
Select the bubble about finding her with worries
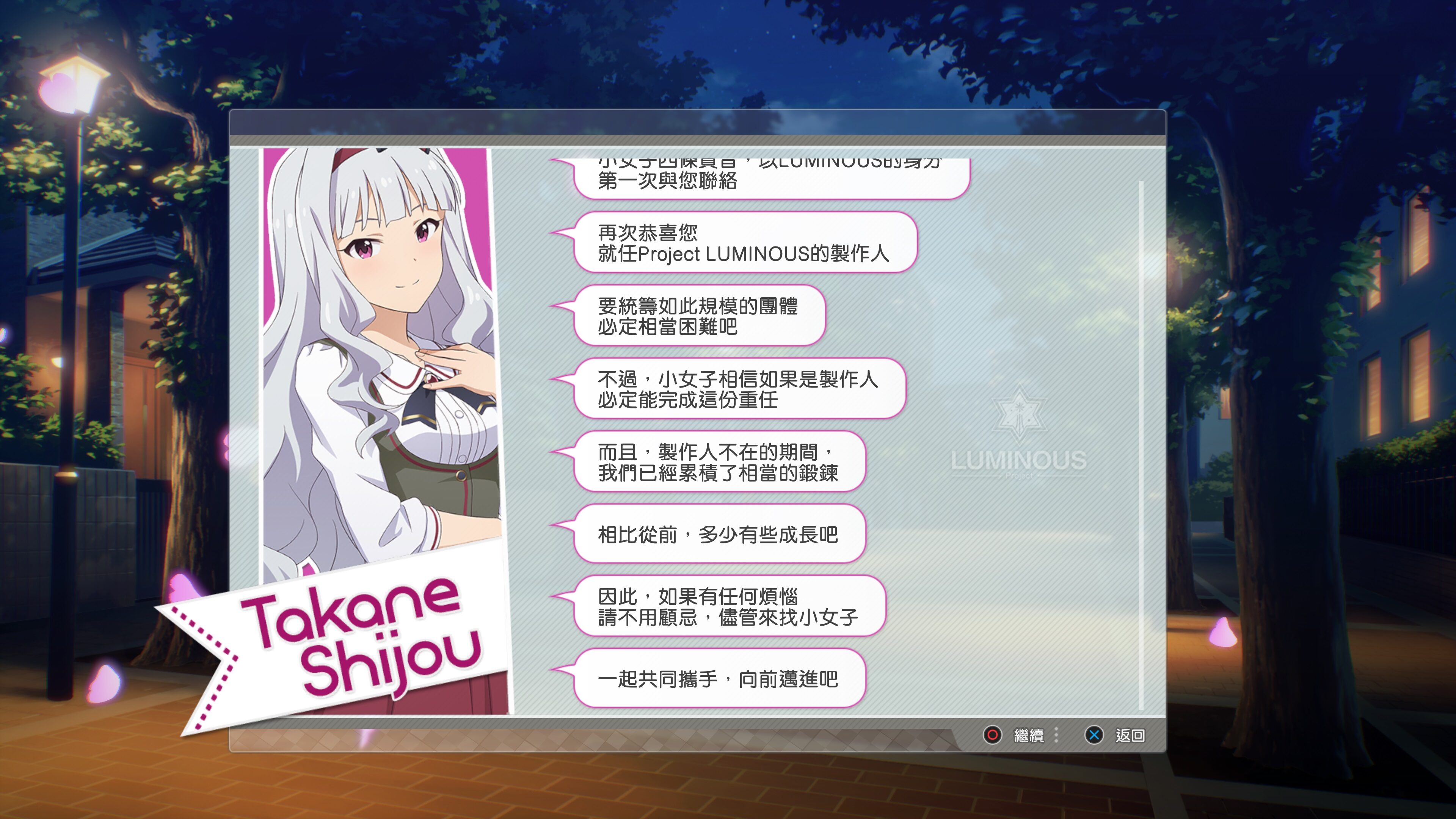(x=729, y=607)
